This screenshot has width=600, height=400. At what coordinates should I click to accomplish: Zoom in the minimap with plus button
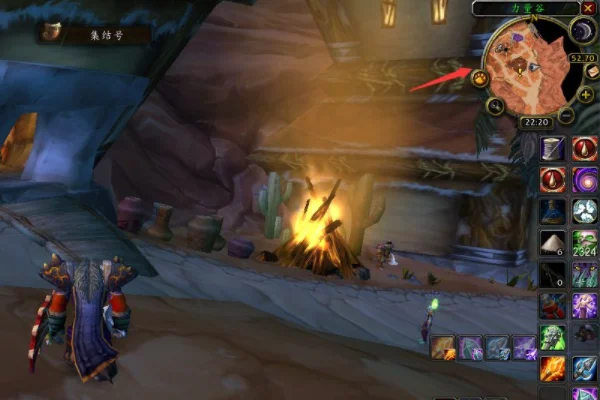coord(586,95)
